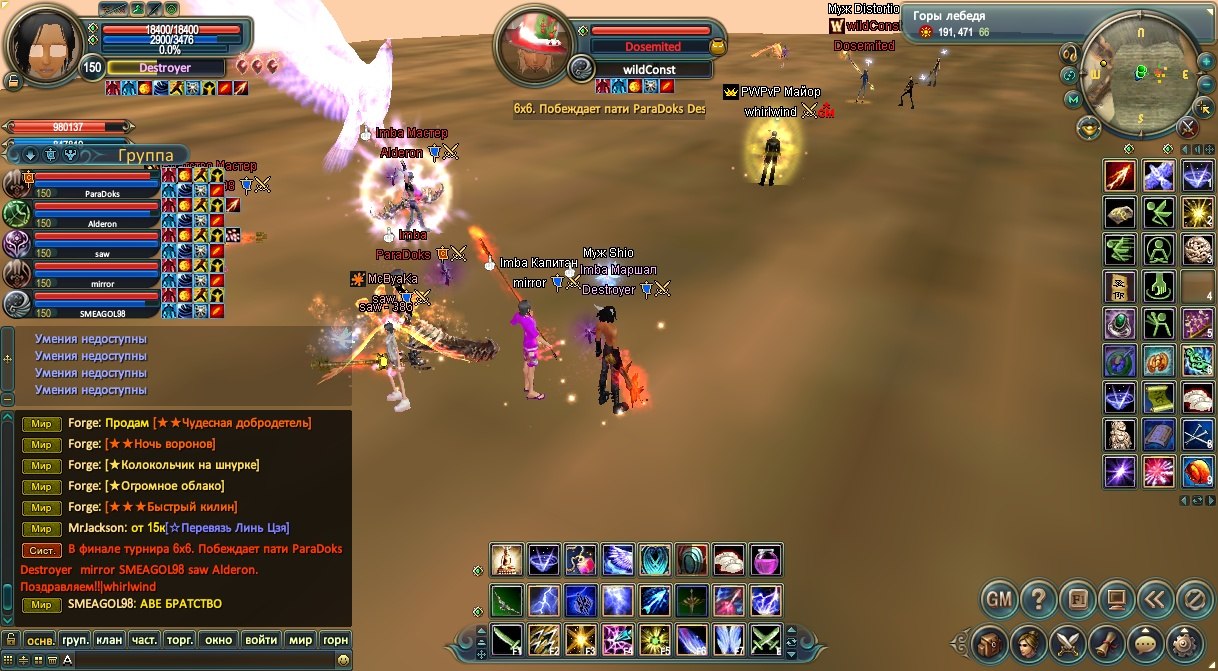
Task: Open the gear system settings
Action: (1183, 642)
